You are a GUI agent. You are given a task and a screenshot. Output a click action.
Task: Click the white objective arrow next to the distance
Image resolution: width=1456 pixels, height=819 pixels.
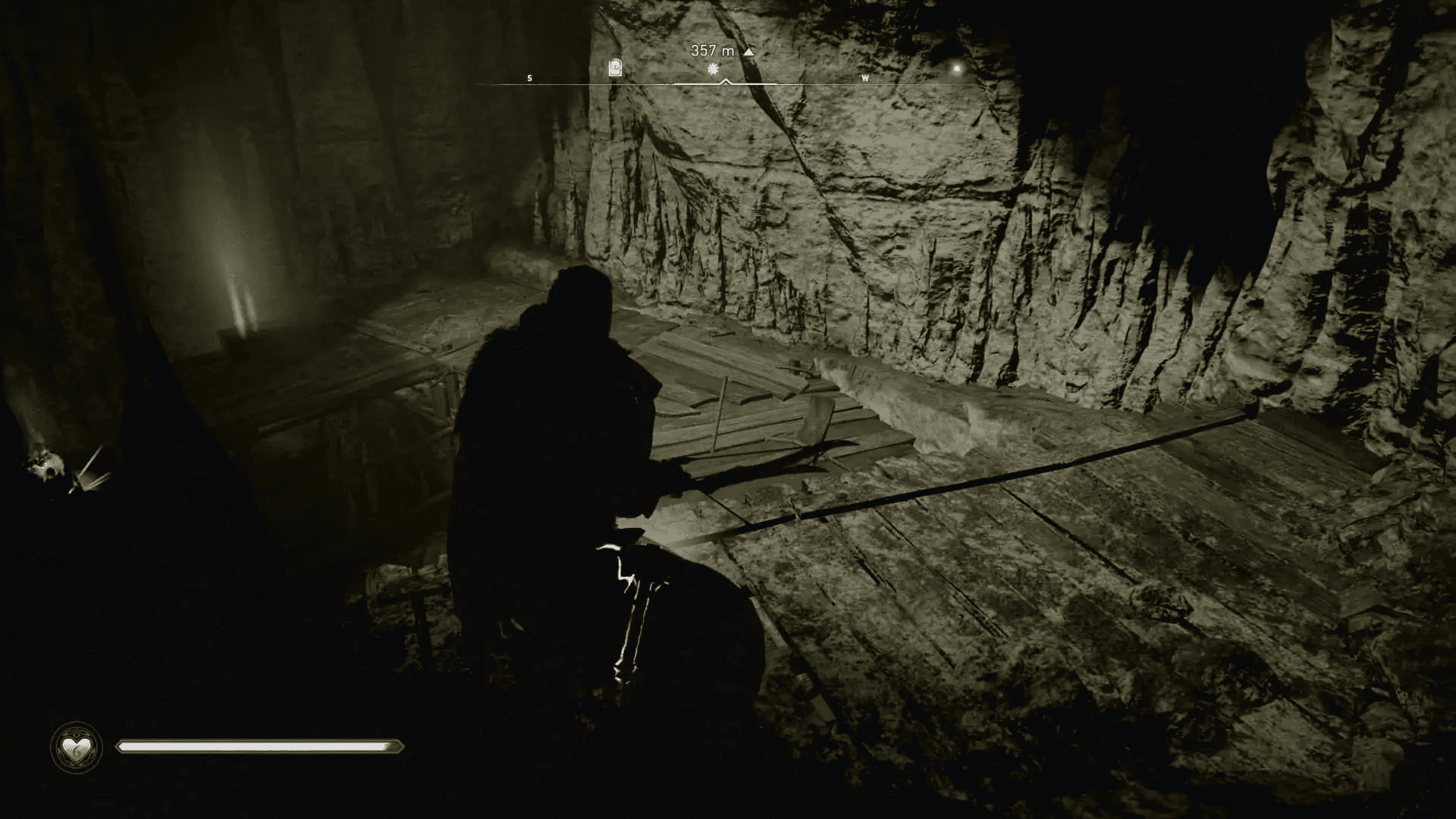tap(748, 52)
